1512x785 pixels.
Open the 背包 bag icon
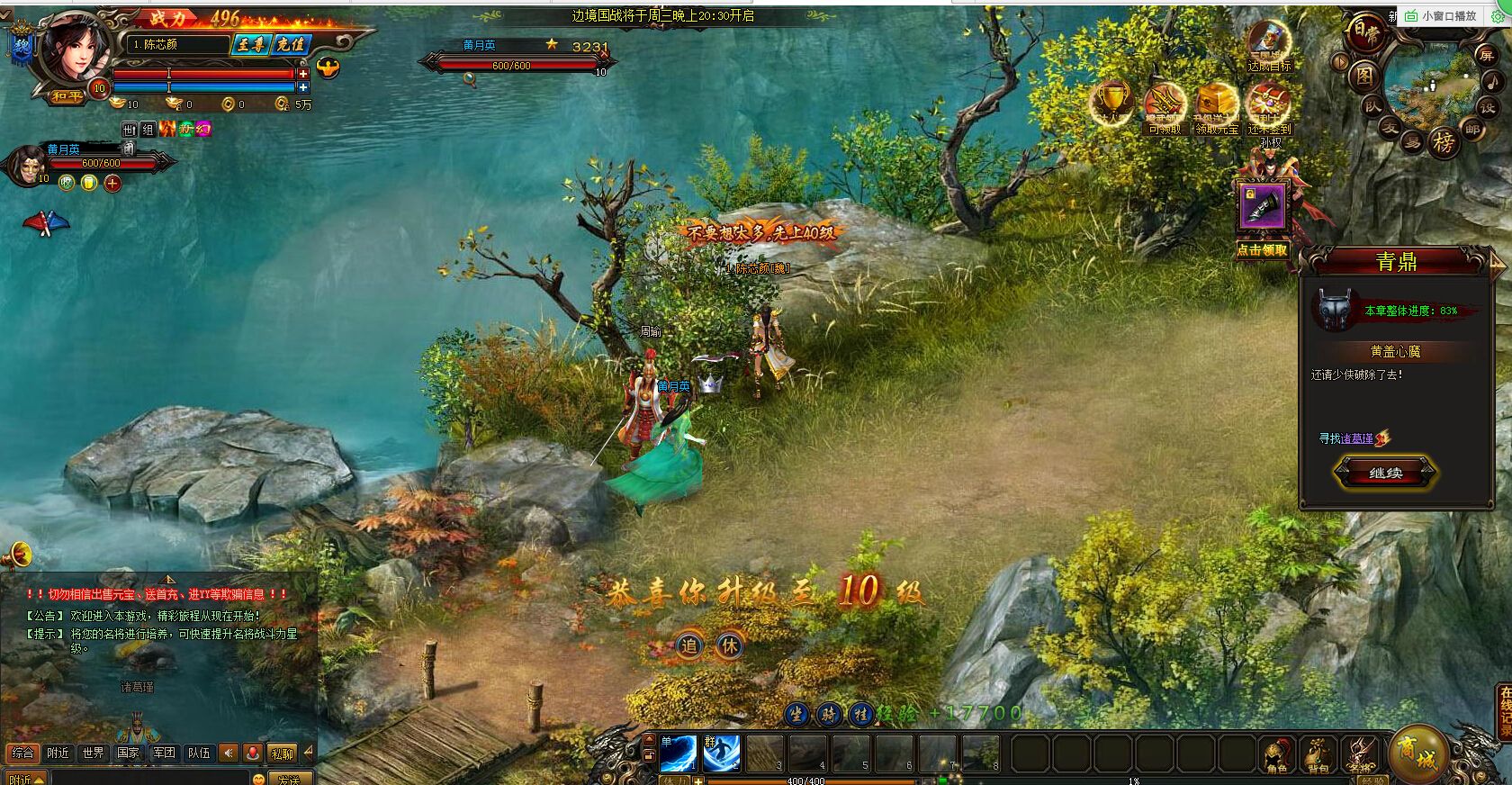tap(1318, 755)
